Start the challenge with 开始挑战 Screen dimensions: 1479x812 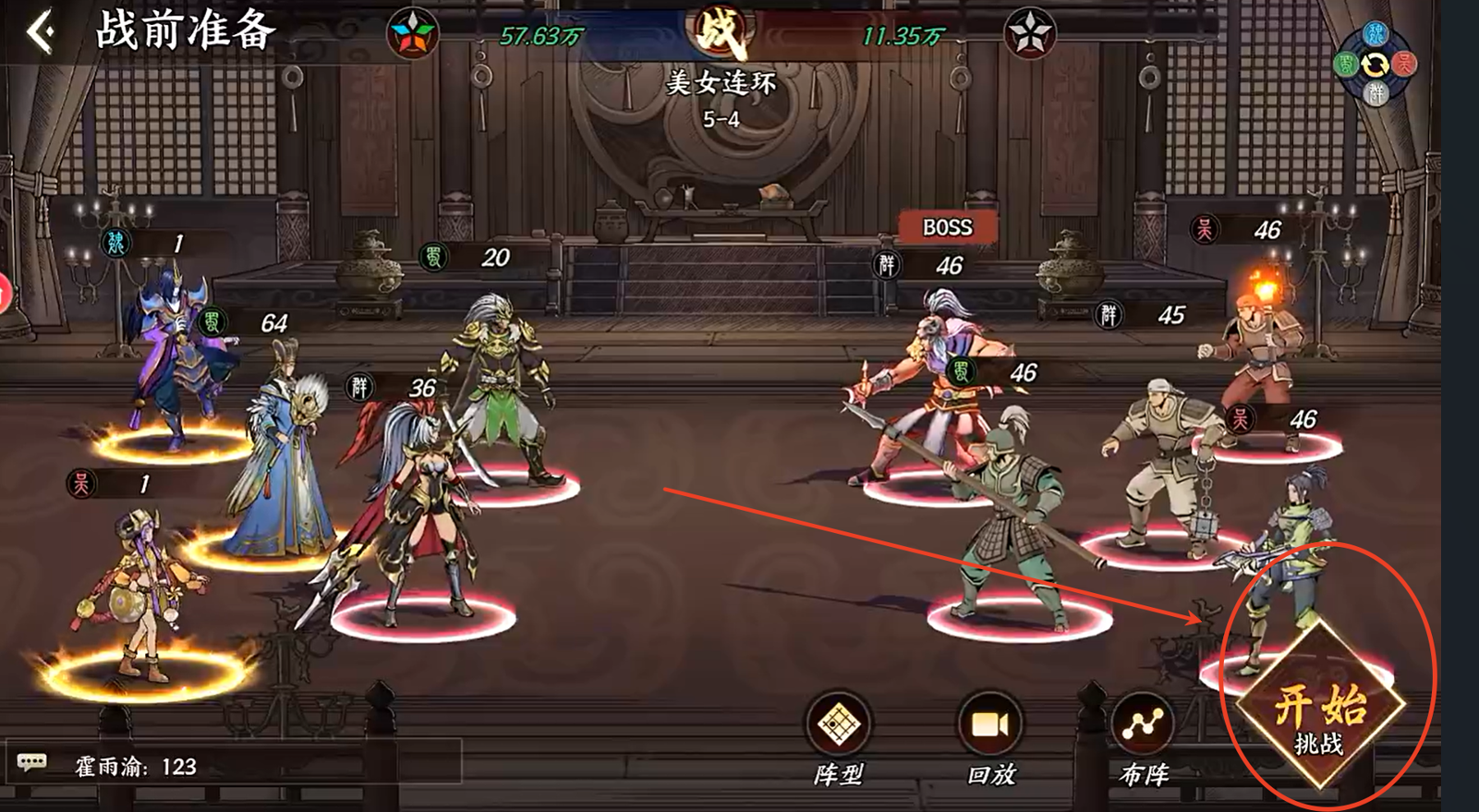(x=1320, y=711)
